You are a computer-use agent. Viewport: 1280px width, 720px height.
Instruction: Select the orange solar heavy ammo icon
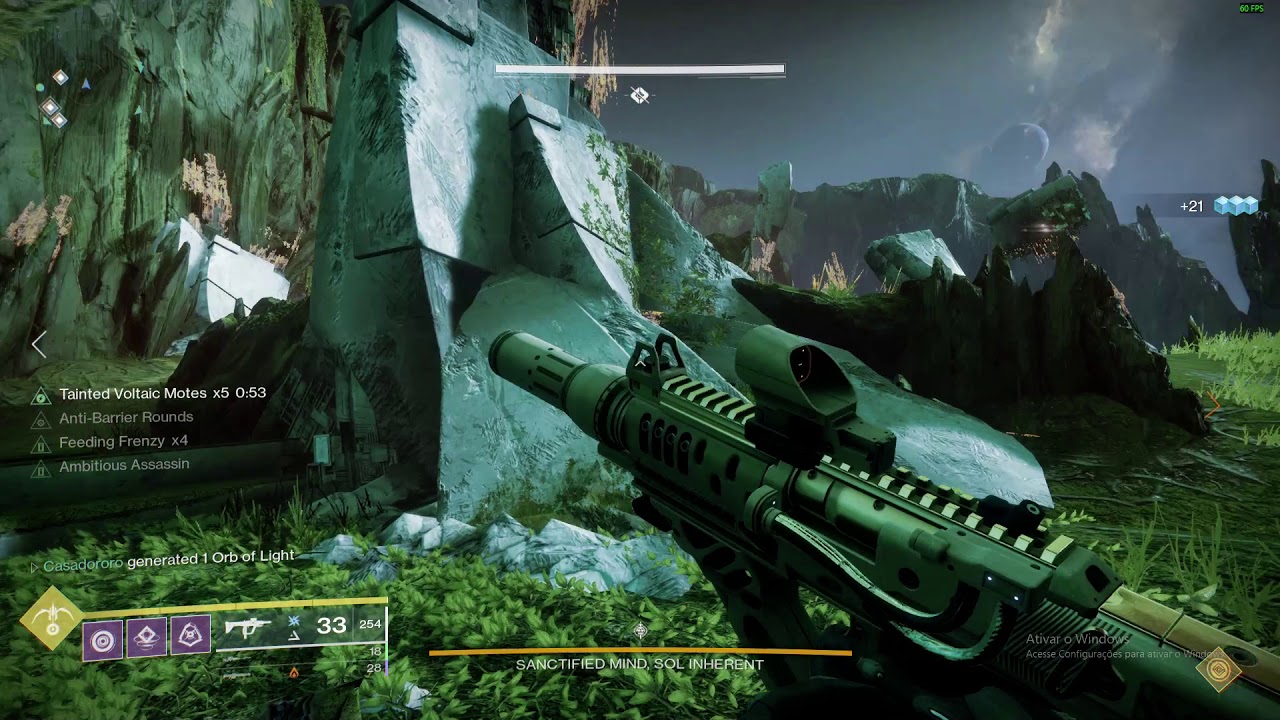coord(294,673)
